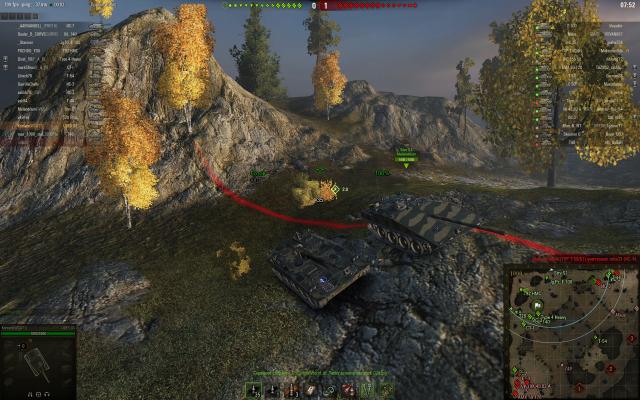640x400 pixels.
Task: Click the team score bar at top
Action: tap(319, 5)
